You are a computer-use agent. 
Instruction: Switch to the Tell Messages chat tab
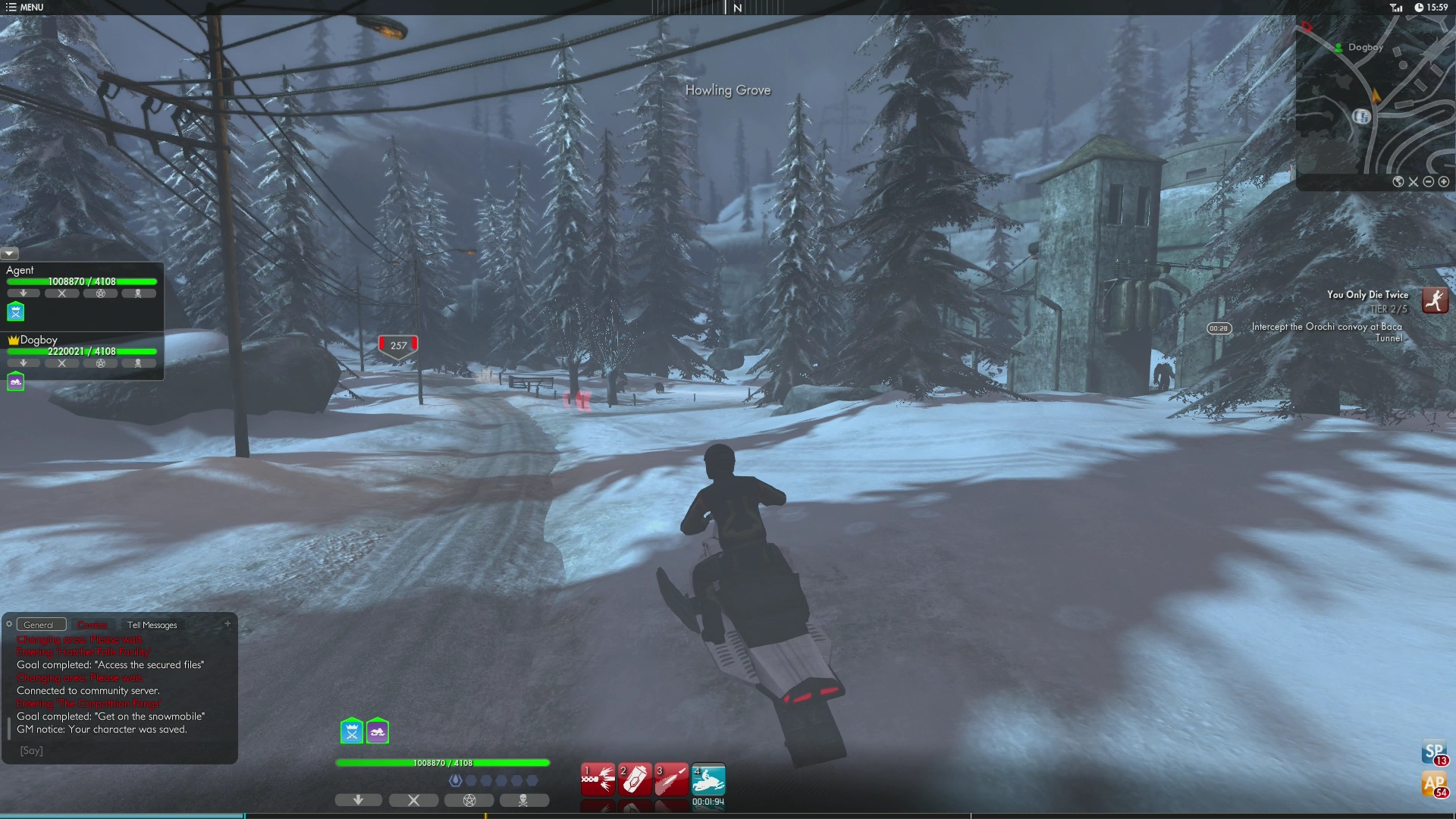click(x=152, y=625)
